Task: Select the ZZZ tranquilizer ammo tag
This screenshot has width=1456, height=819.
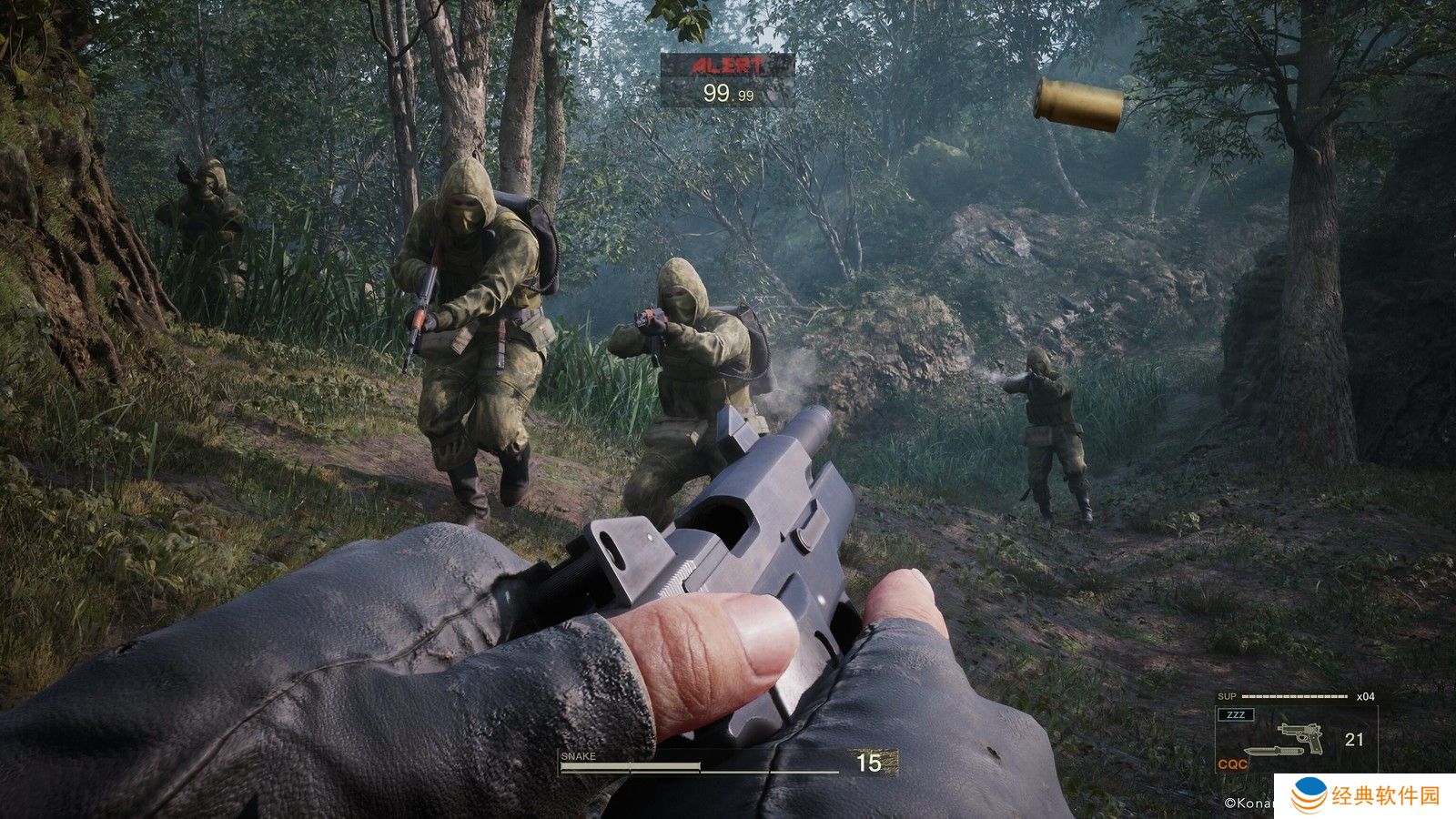Action: click(x=1236, y=715)
